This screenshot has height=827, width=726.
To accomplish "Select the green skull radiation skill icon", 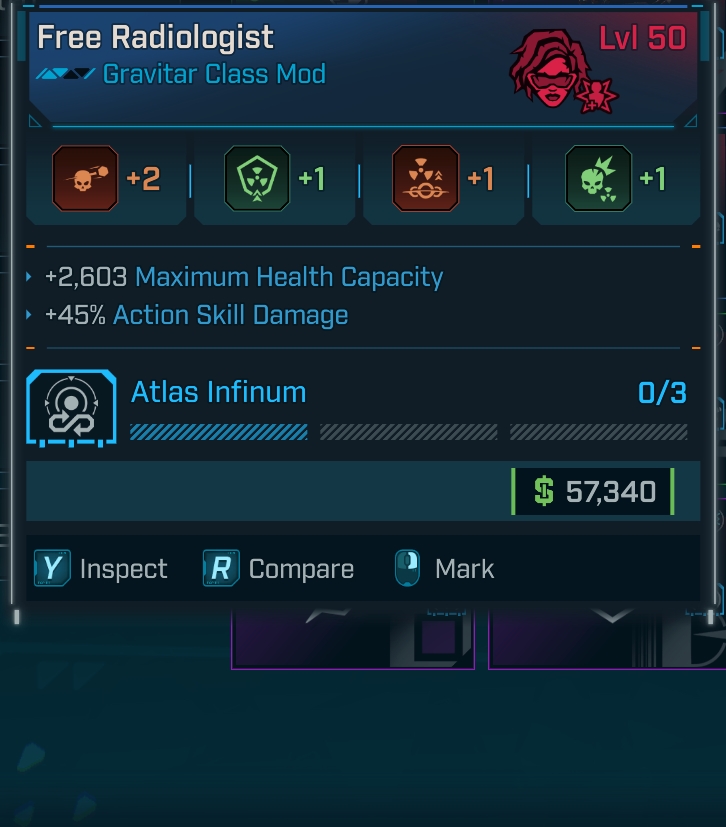I will (598, 179).
